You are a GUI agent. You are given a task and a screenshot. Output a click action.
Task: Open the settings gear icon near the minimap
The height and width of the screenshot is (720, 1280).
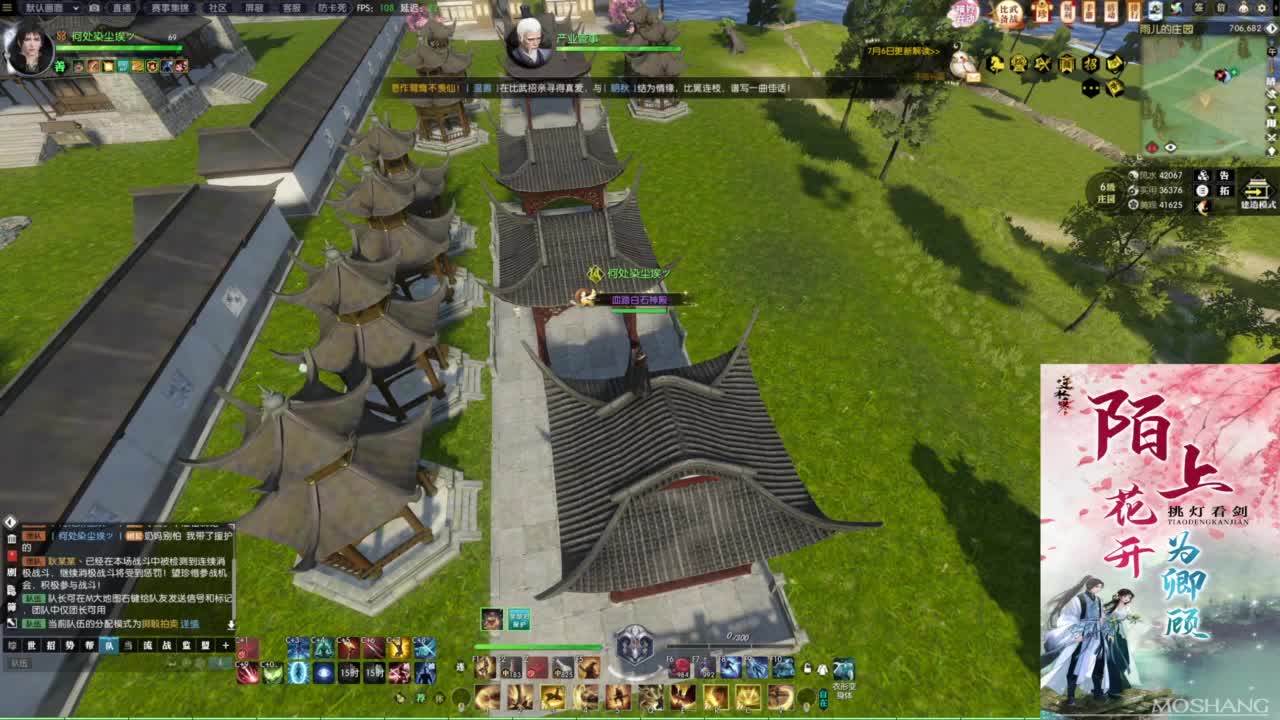[x=1262, y=7]
